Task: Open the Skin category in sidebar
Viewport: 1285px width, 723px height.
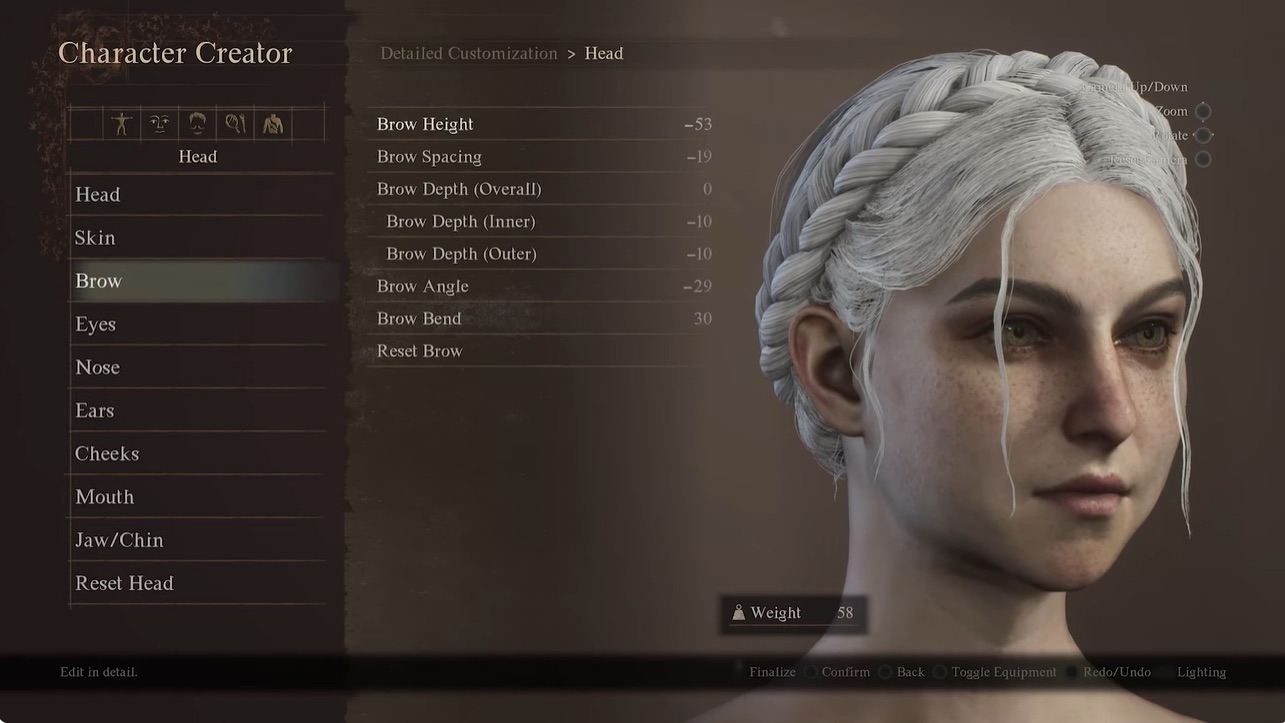Action: point(95,237)
